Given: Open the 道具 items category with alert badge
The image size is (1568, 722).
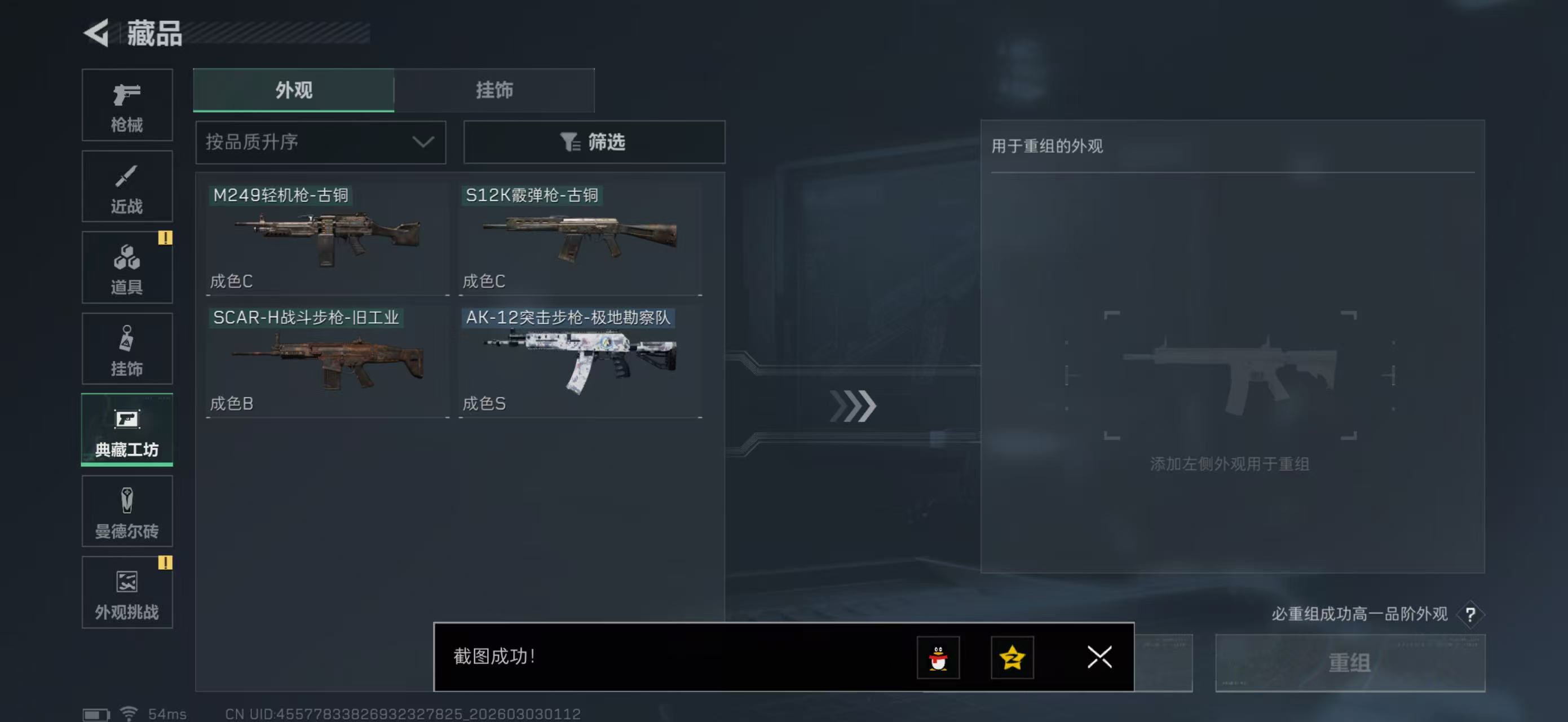Looking at the screenshot, I should [x=127, y=267].
